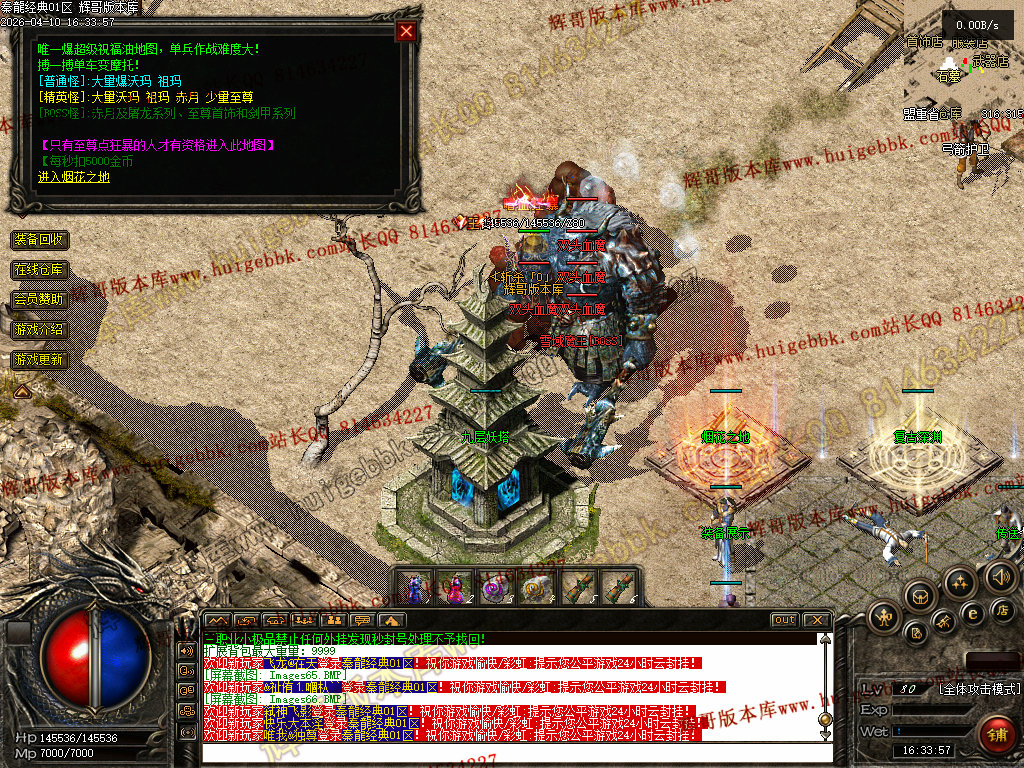Show the 游戏介绍 game introduction

pyautogui.click(x=40, y=329)
